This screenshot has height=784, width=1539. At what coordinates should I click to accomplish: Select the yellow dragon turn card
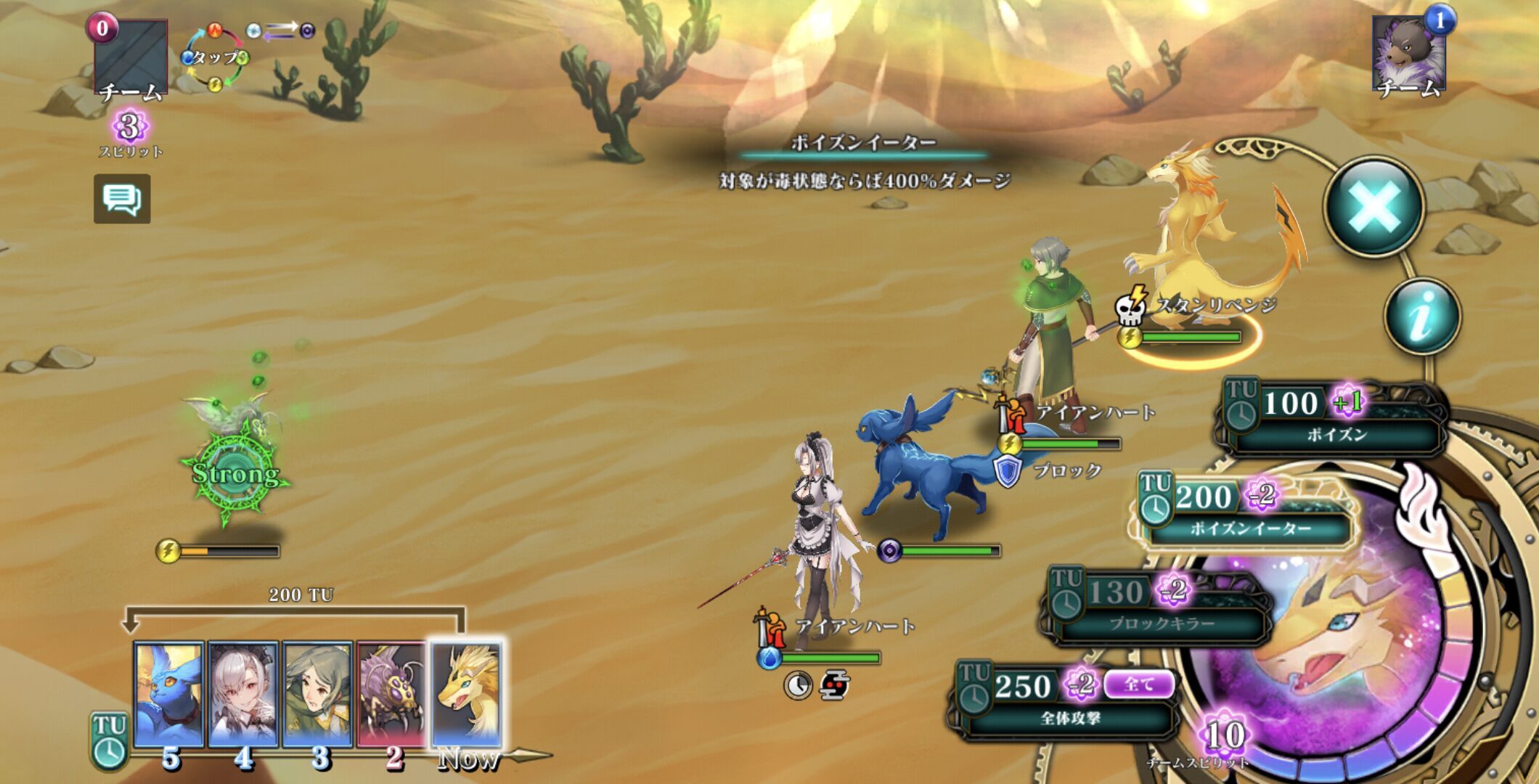click(466, 695)
